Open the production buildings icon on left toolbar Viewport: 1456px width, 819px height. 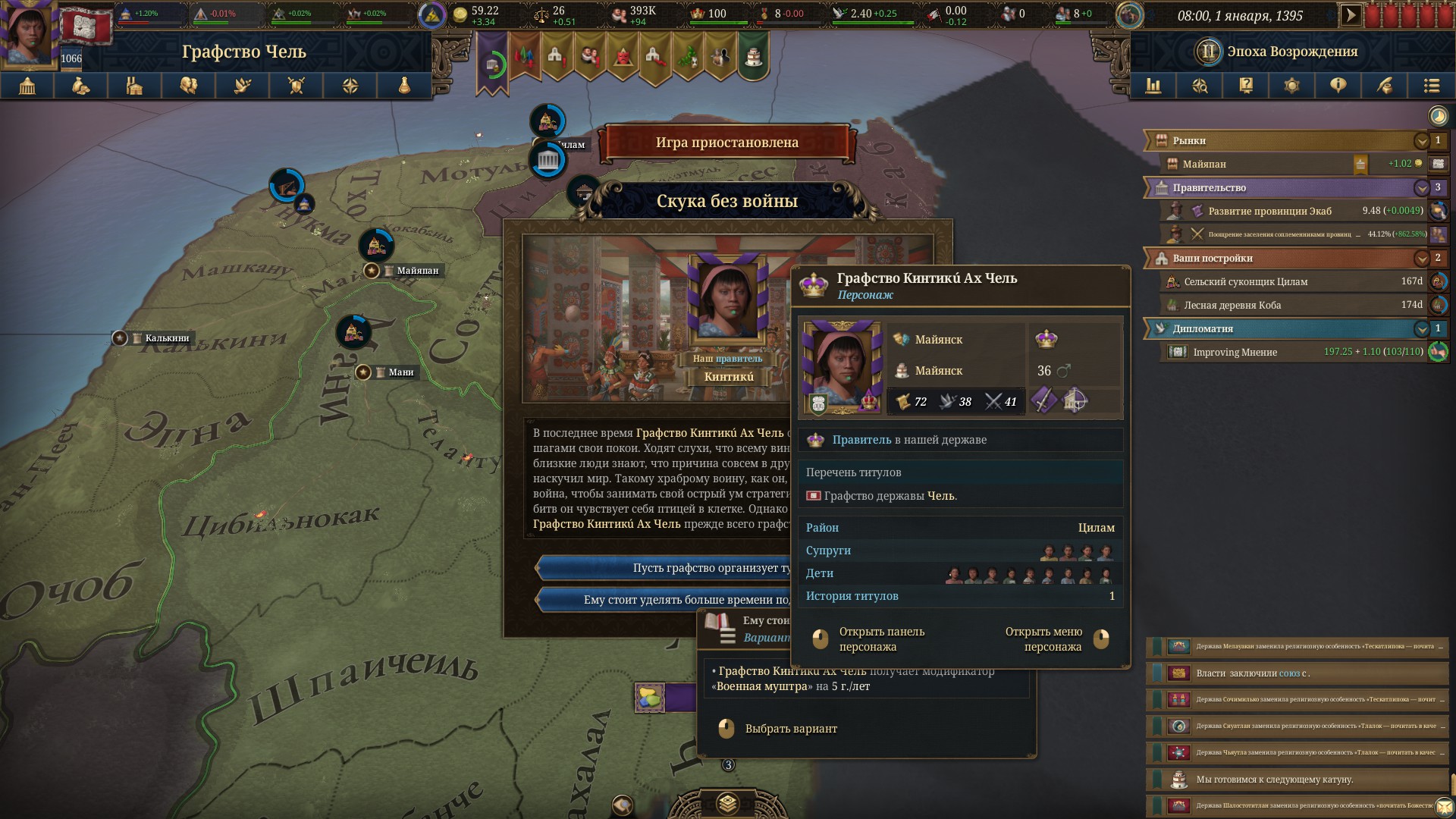(x=134, y=86)
